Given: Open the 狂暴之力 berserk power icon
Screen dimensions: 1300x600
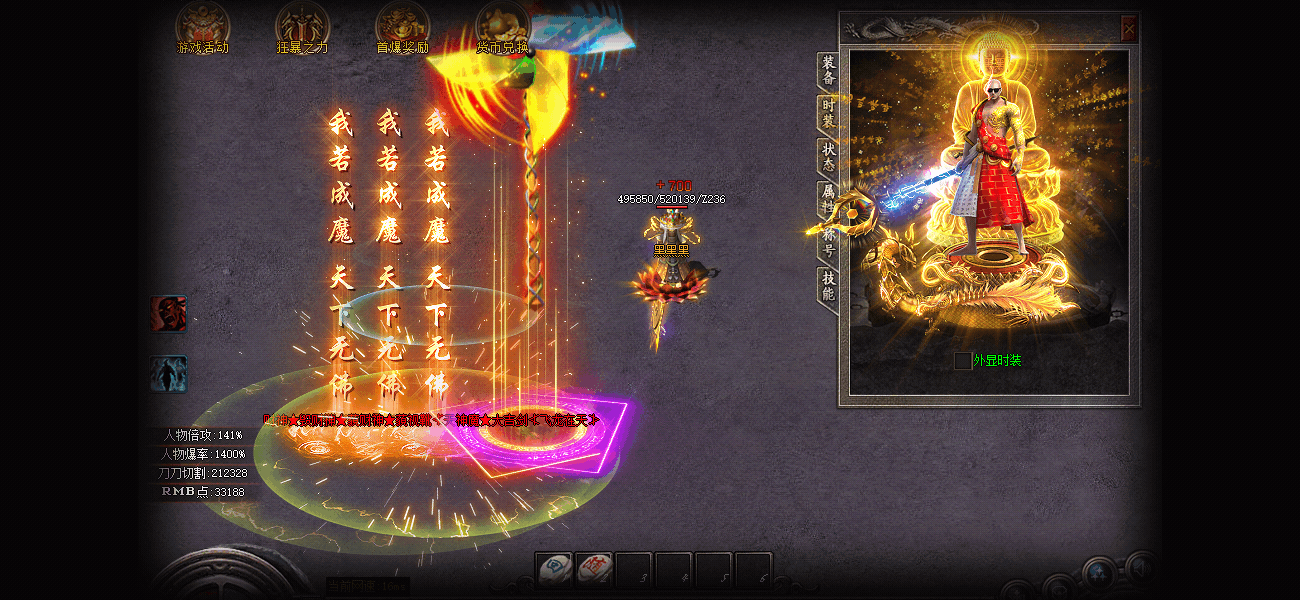Looking at the screenshot, I should click(x=301, y=27).
